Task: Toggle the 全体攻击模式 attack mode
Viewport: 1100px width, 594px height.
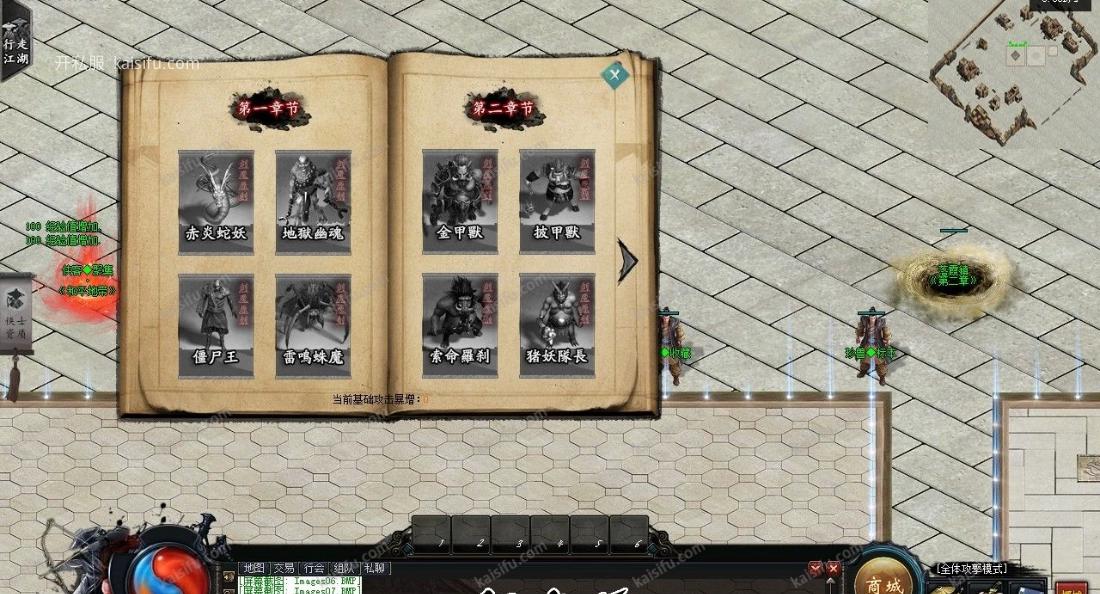Action: click(970, 569)
